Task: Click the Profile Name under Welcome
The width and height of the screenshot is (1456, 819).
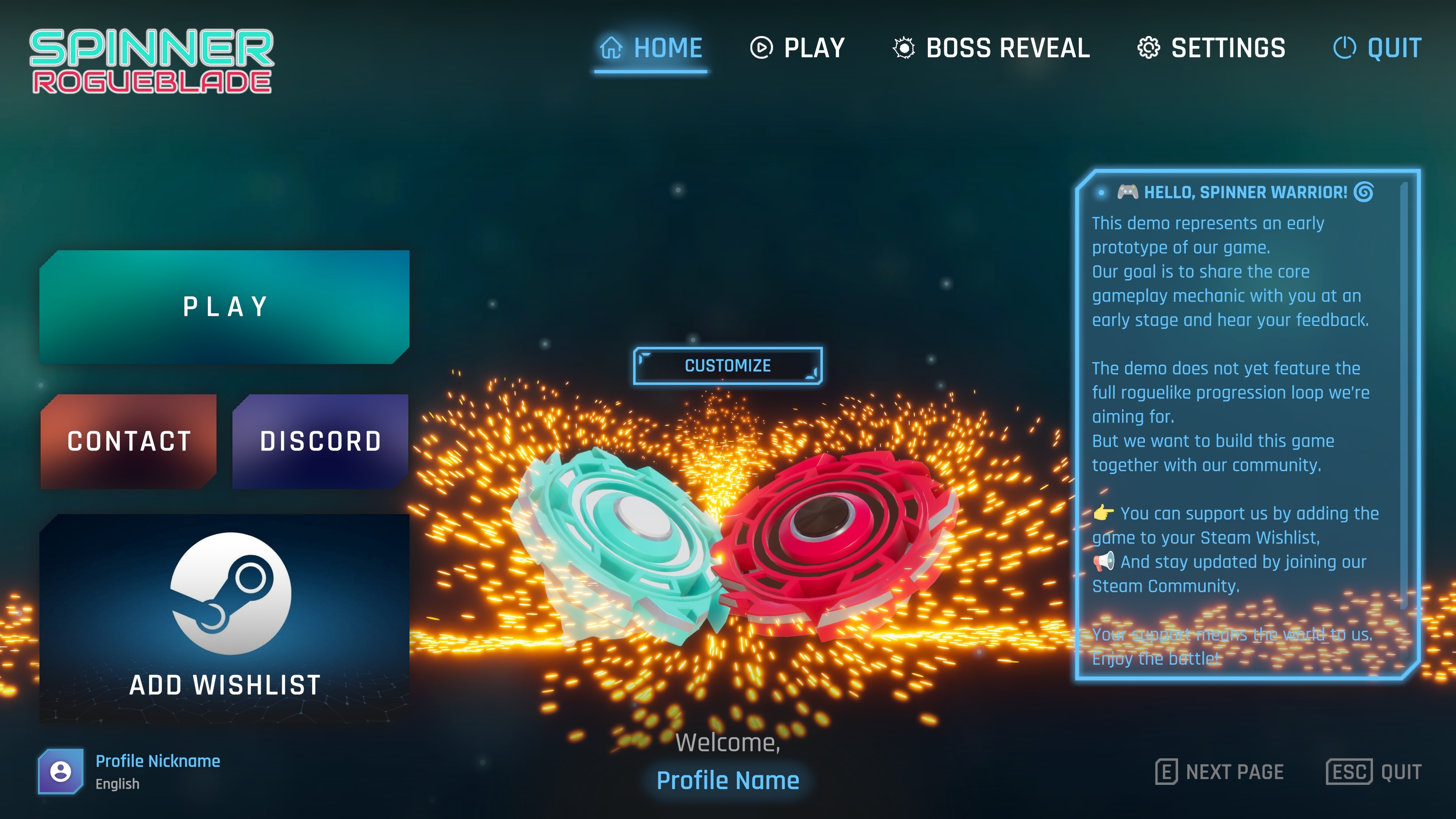Action: [x=728, y=781]
